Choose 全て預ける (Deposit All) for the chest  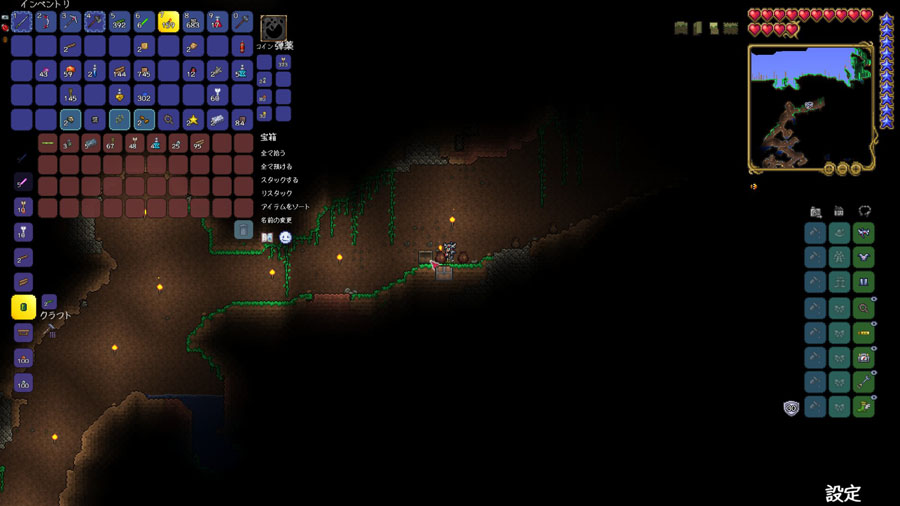pos(275,166)
